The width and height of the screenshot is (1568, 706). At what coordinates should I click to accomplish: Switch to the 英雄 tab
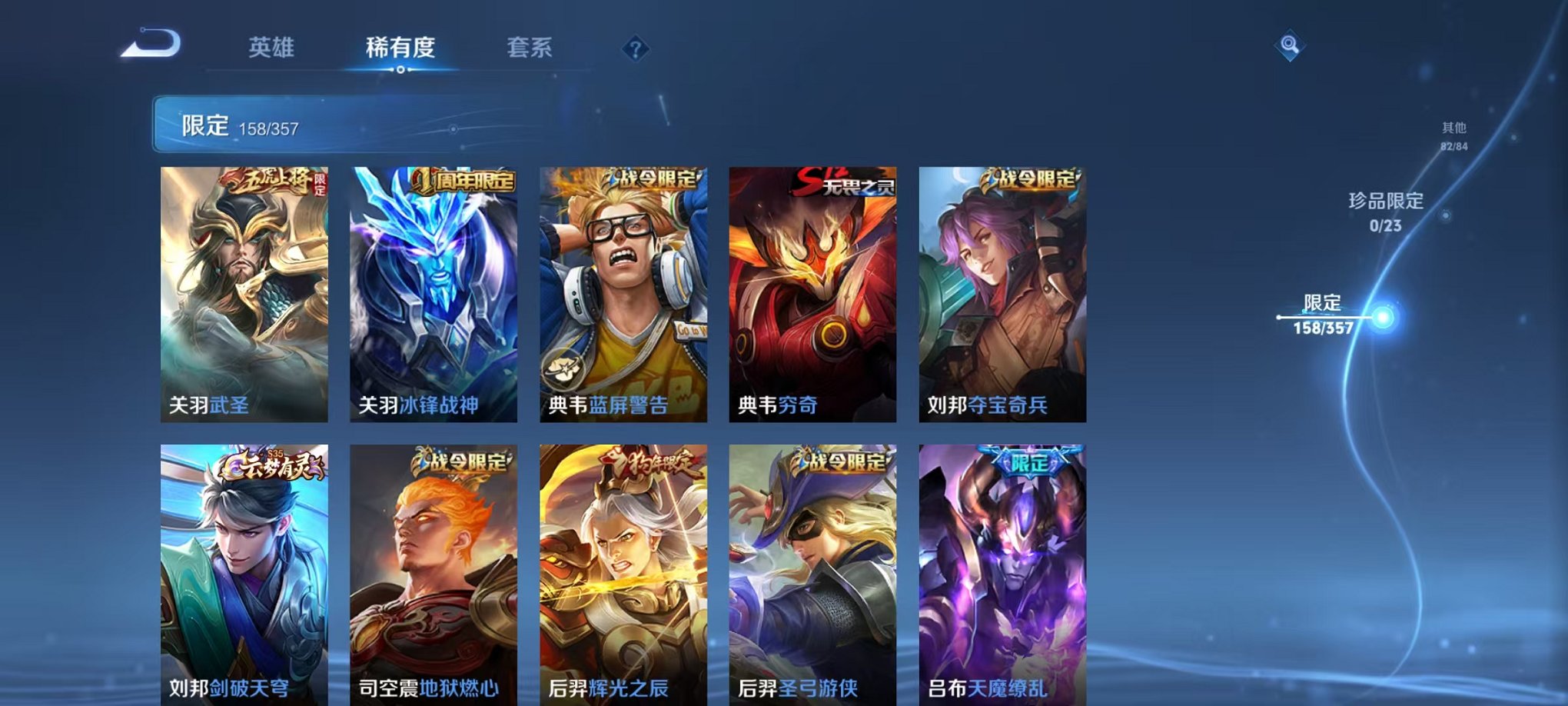tap(273, 46)
